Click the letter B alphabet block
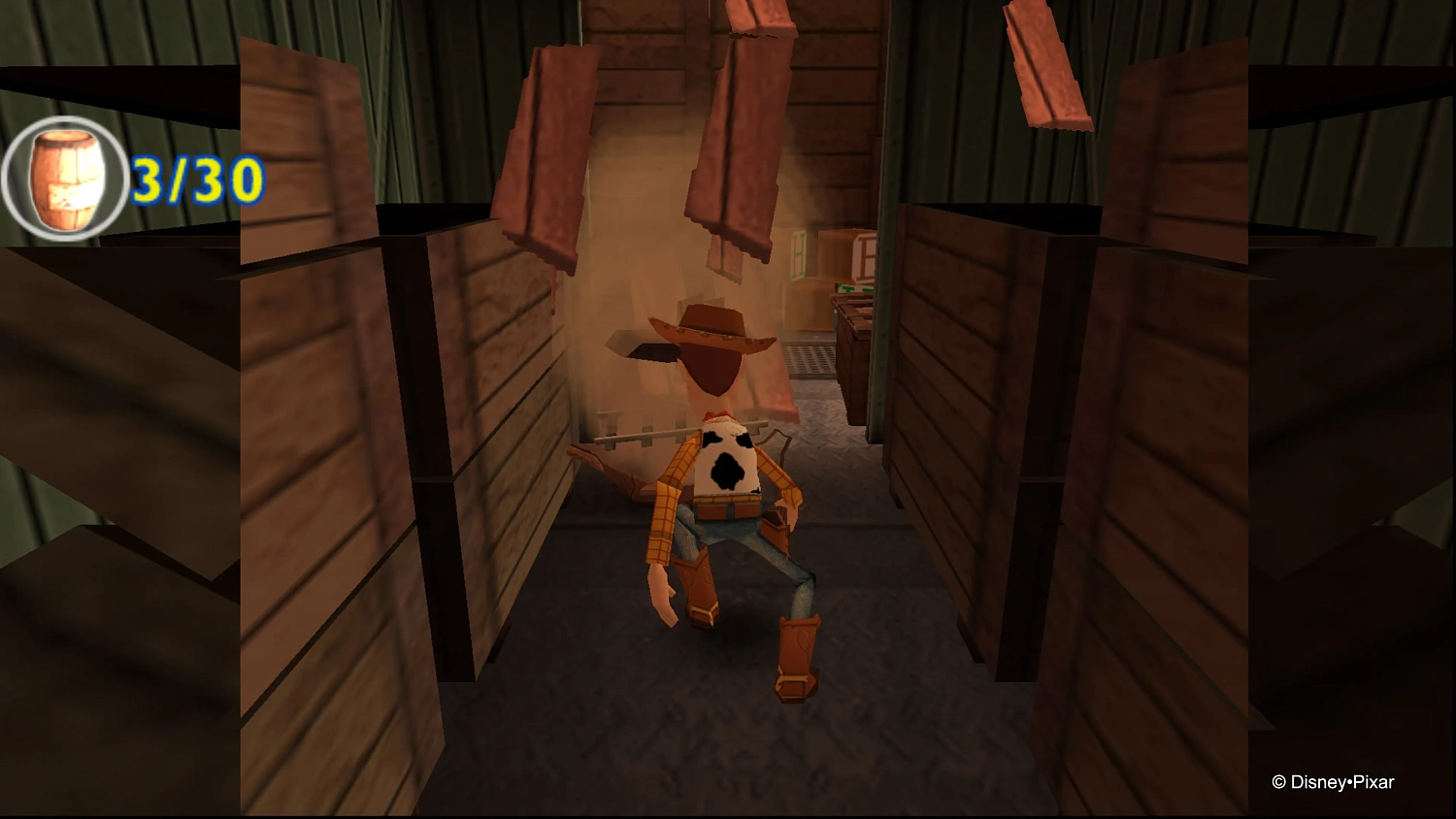Viewport: 1456px width, 819px height. pos(866,258)
